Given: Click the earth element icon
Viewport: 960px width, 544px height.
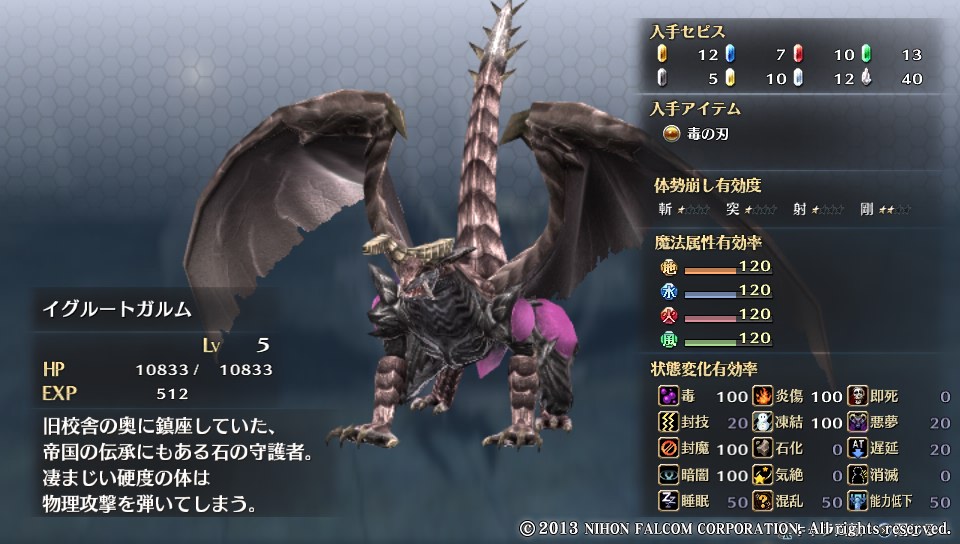Looking at the screenshot, I should 669,268.
